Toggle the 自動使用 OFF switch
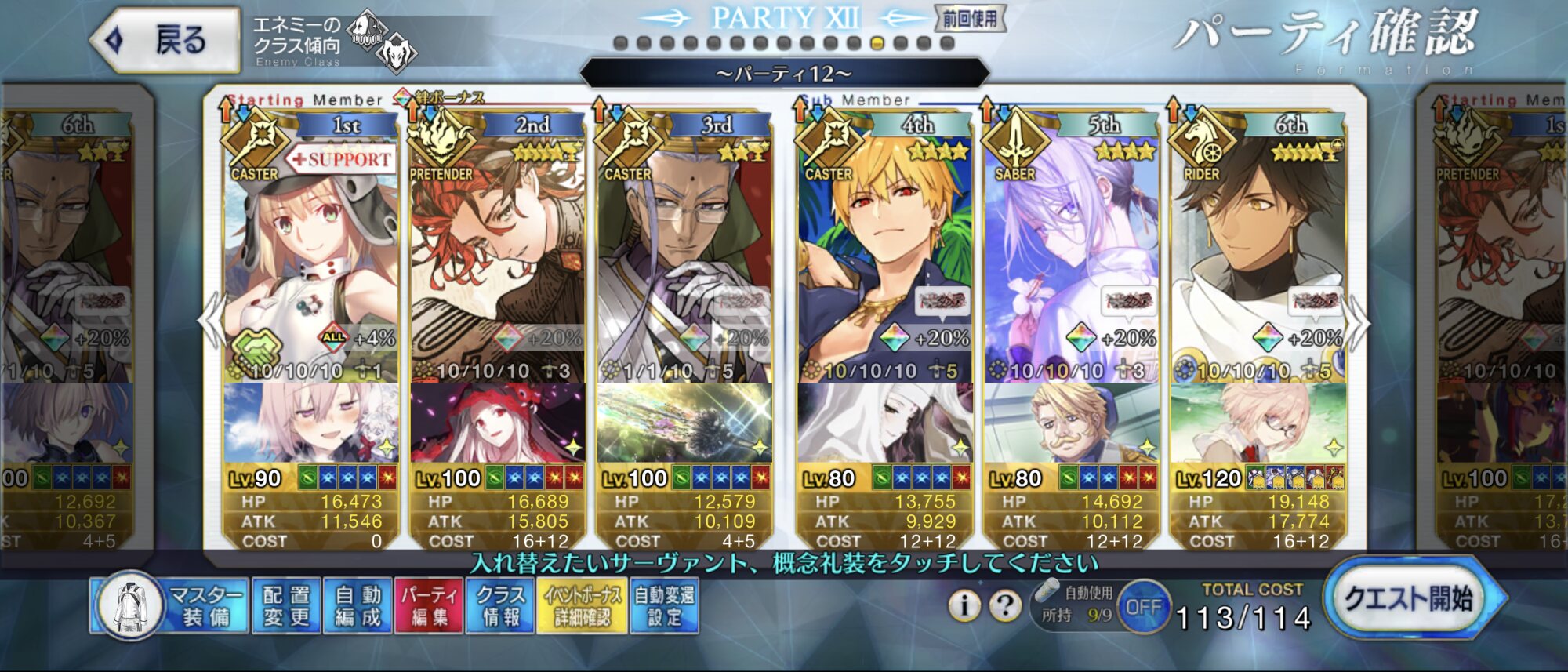The height and width of the screenshot is (672, 1568). pyautogui.click(x=1144, y=607)
